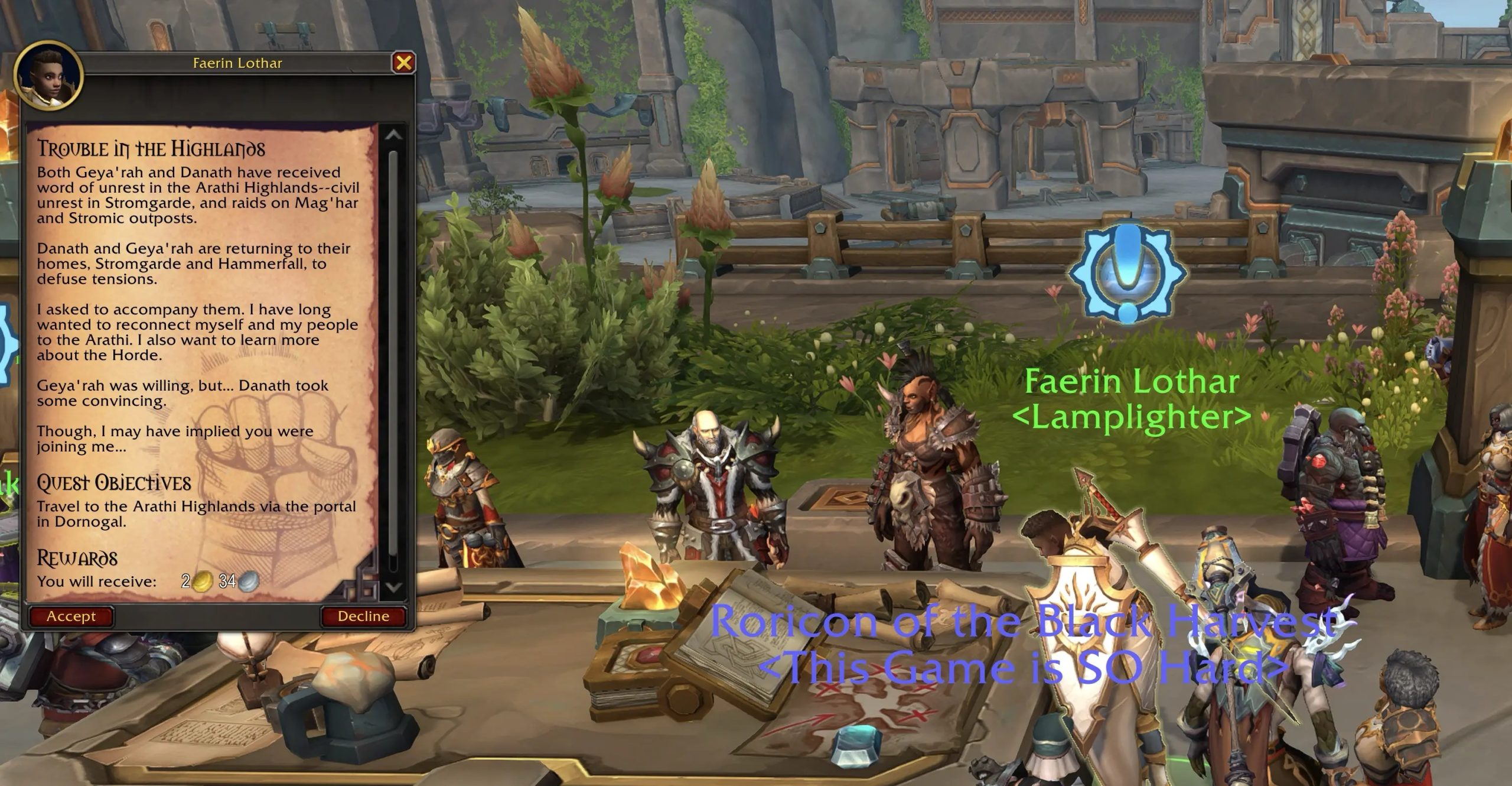The image size is (1512, 786).
Task: Accept the Trouble in the Highlands quest
Action: [71, 616]
